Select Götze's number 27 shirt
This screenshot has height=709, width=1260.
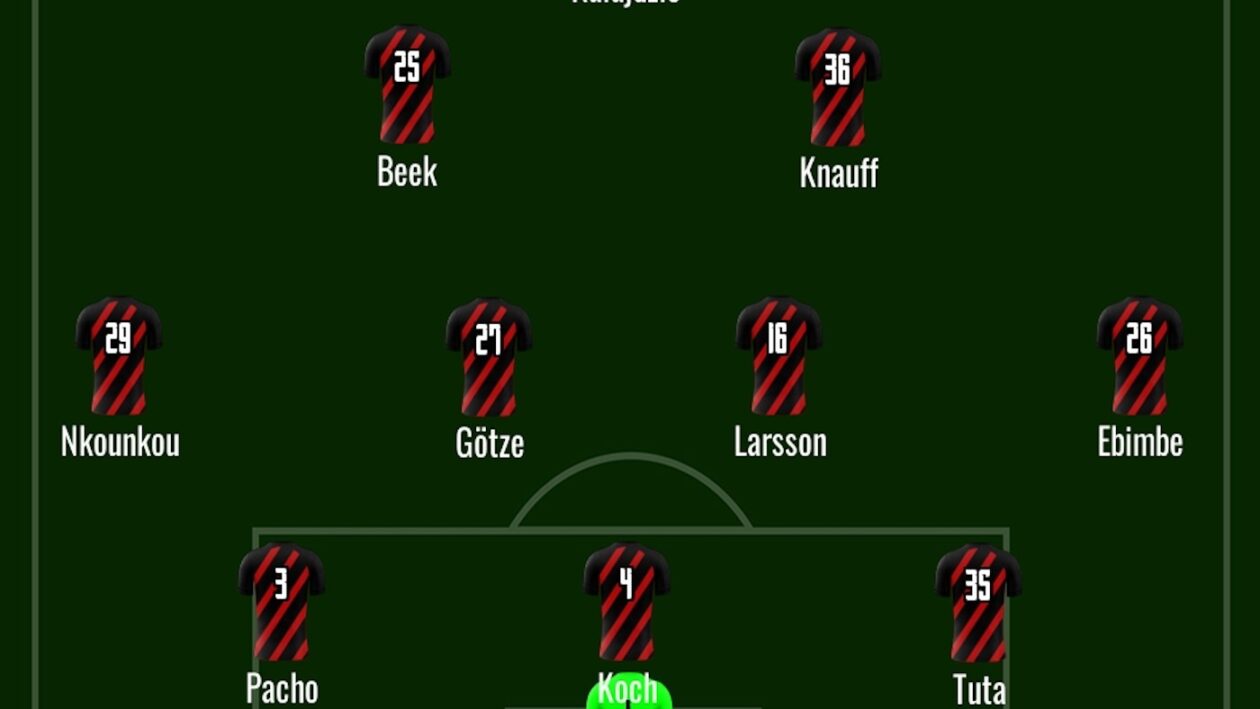(488, 356)
